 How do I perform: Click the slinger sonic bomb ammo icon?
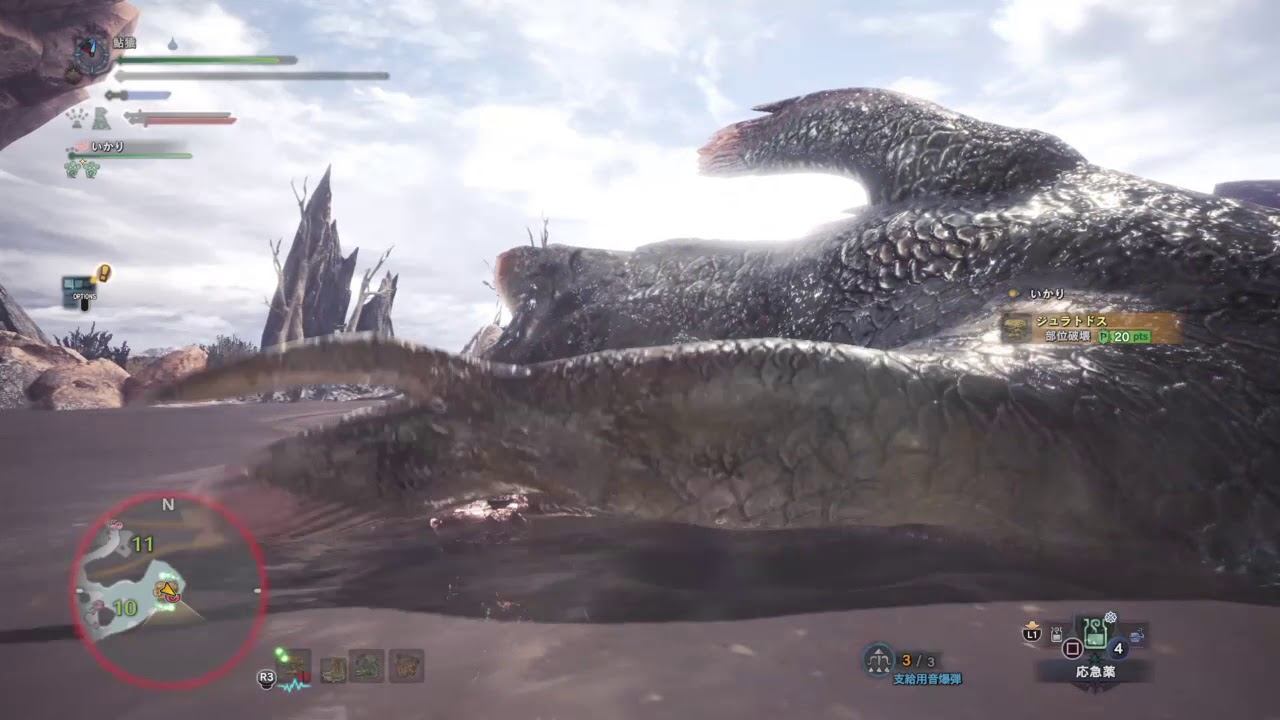click(x=878, y=659)
